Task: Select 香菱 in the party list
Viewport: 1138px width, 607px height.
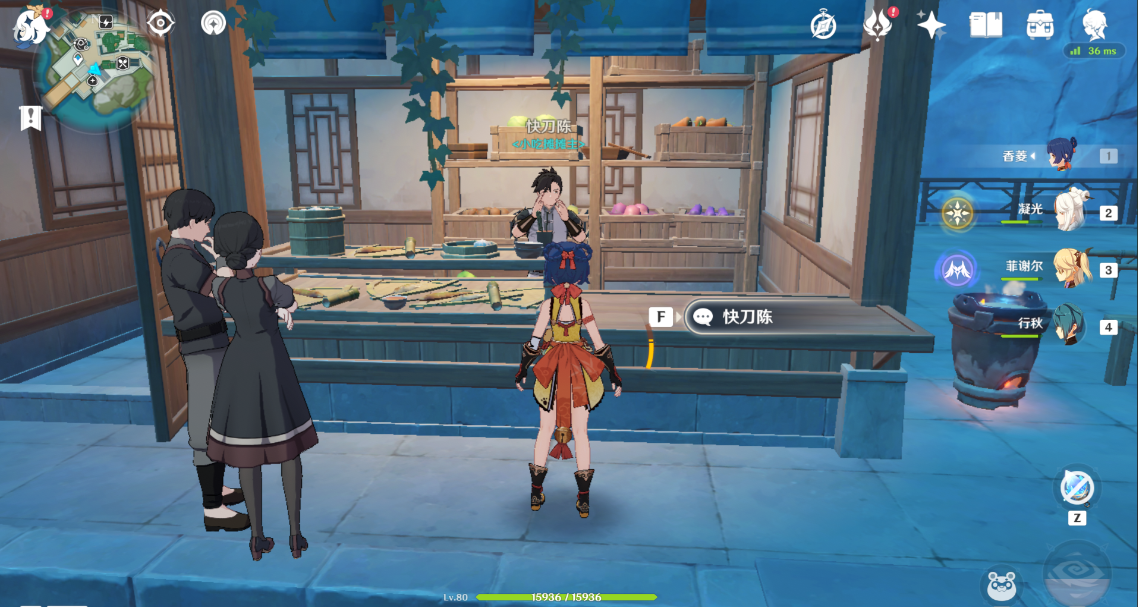Action: tap(1060, 155)
